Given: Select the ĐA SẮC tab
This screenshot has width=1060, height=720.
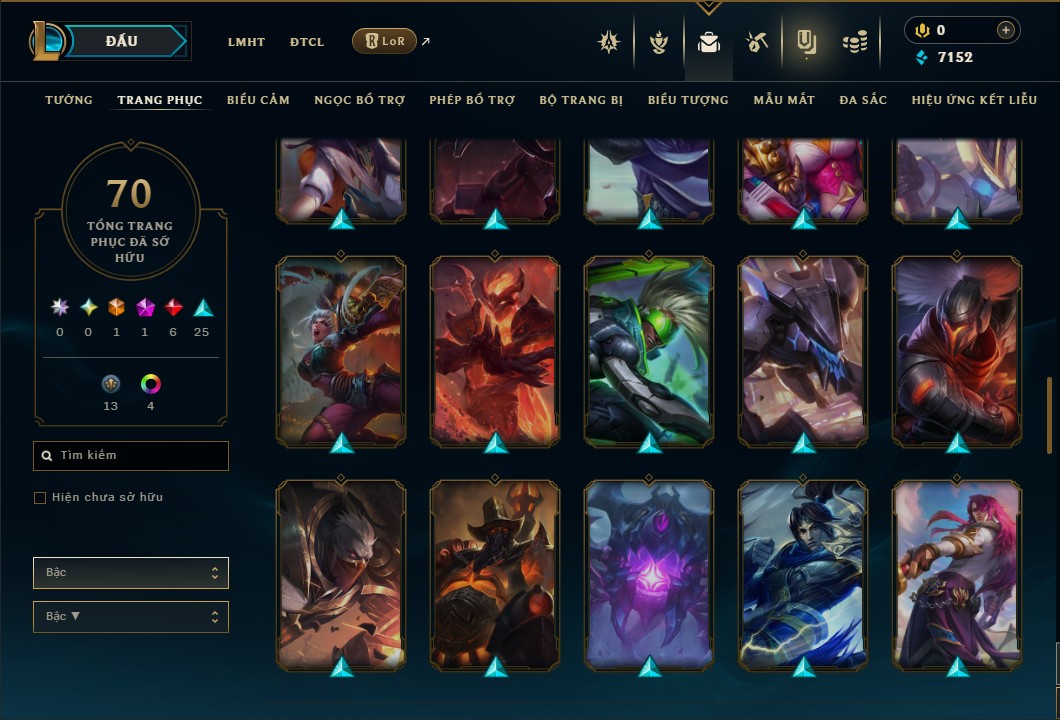Looking at the screenshot, I should pos(863,100).
